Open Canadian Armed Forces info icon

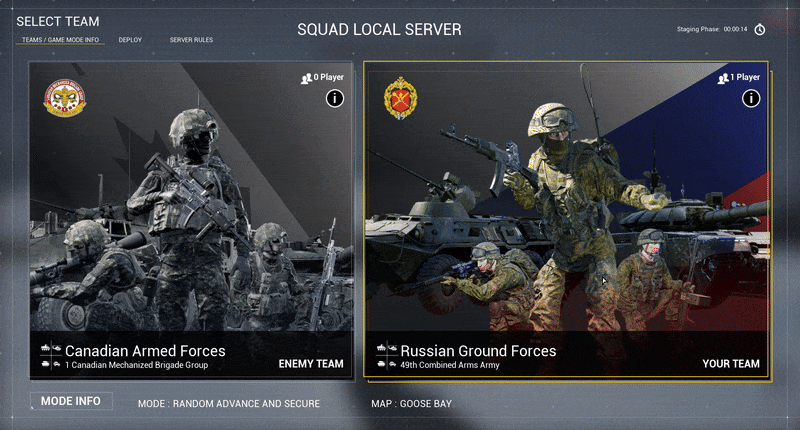(x=335, y=98)
